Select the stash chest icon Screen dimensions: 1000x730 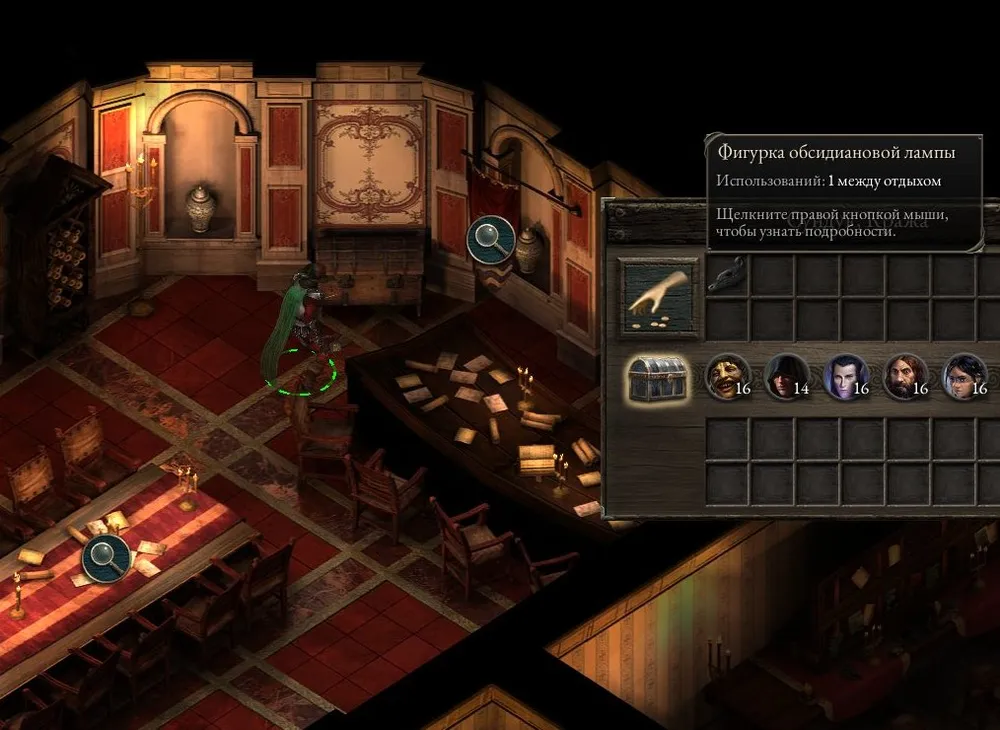pos(657,378)
